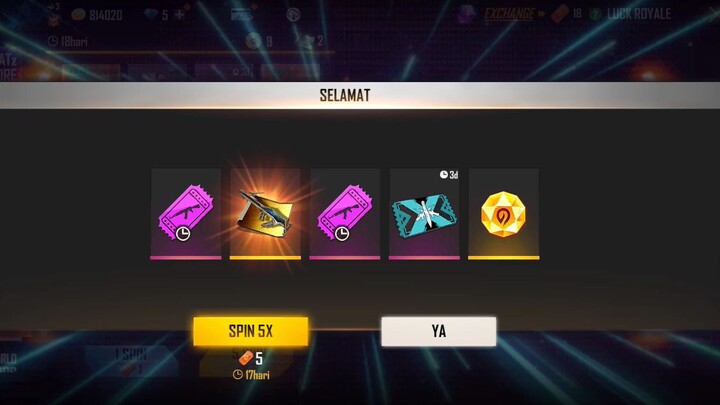Select the glowing golden weapon crate reward
720x405 pixels.
(265, 213)
